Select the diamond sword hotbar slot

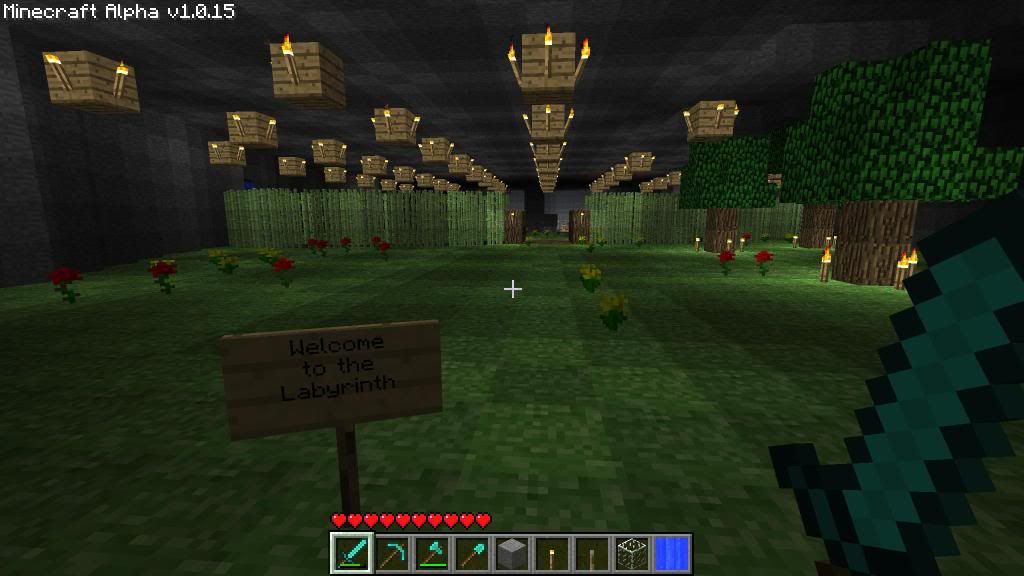coord(351,552)
